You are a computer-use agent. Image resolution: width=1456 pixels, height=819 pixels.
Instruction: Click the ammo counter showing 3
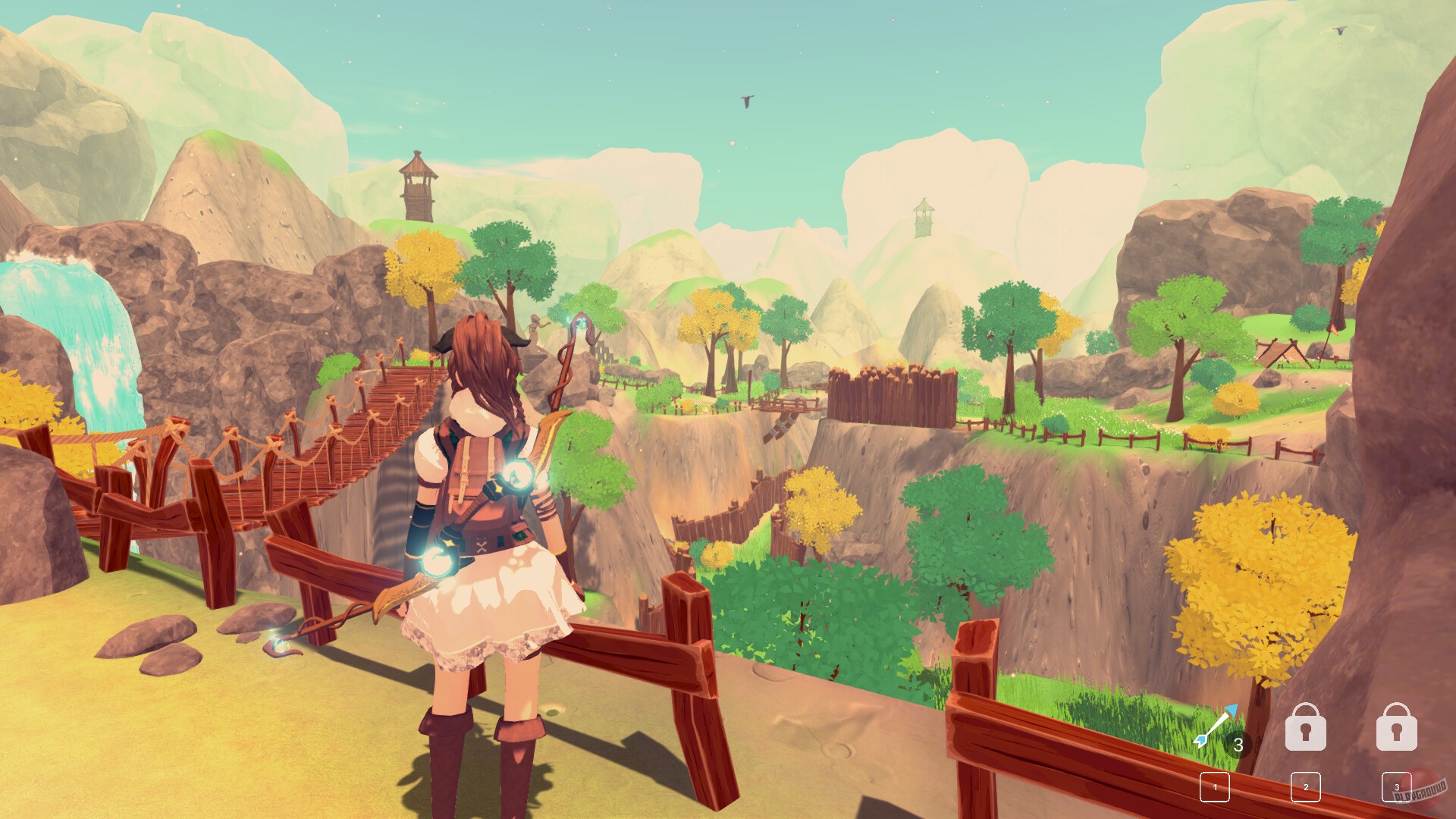1239,745
